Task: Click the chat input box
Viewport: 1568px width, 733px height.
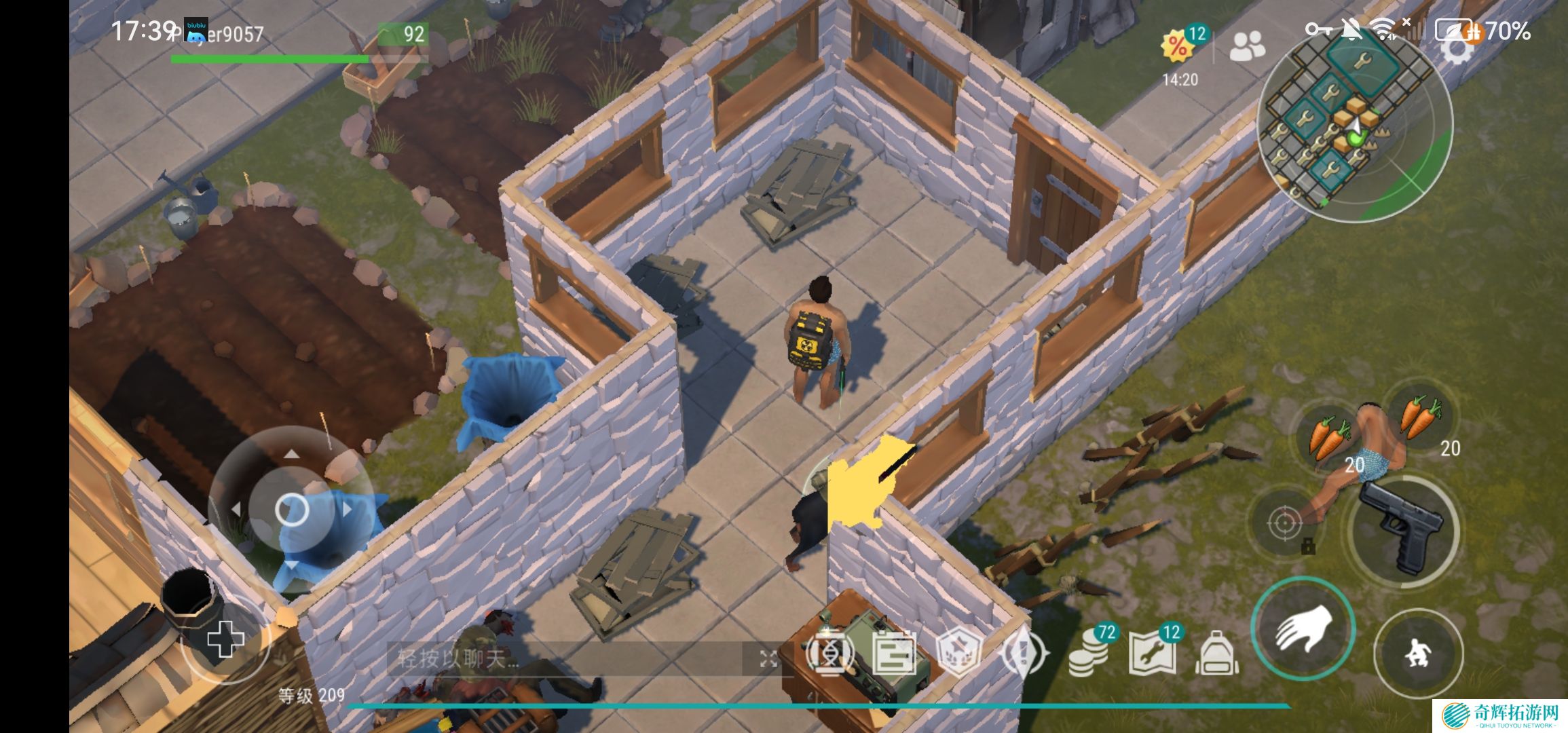Action: coord(570,658)
